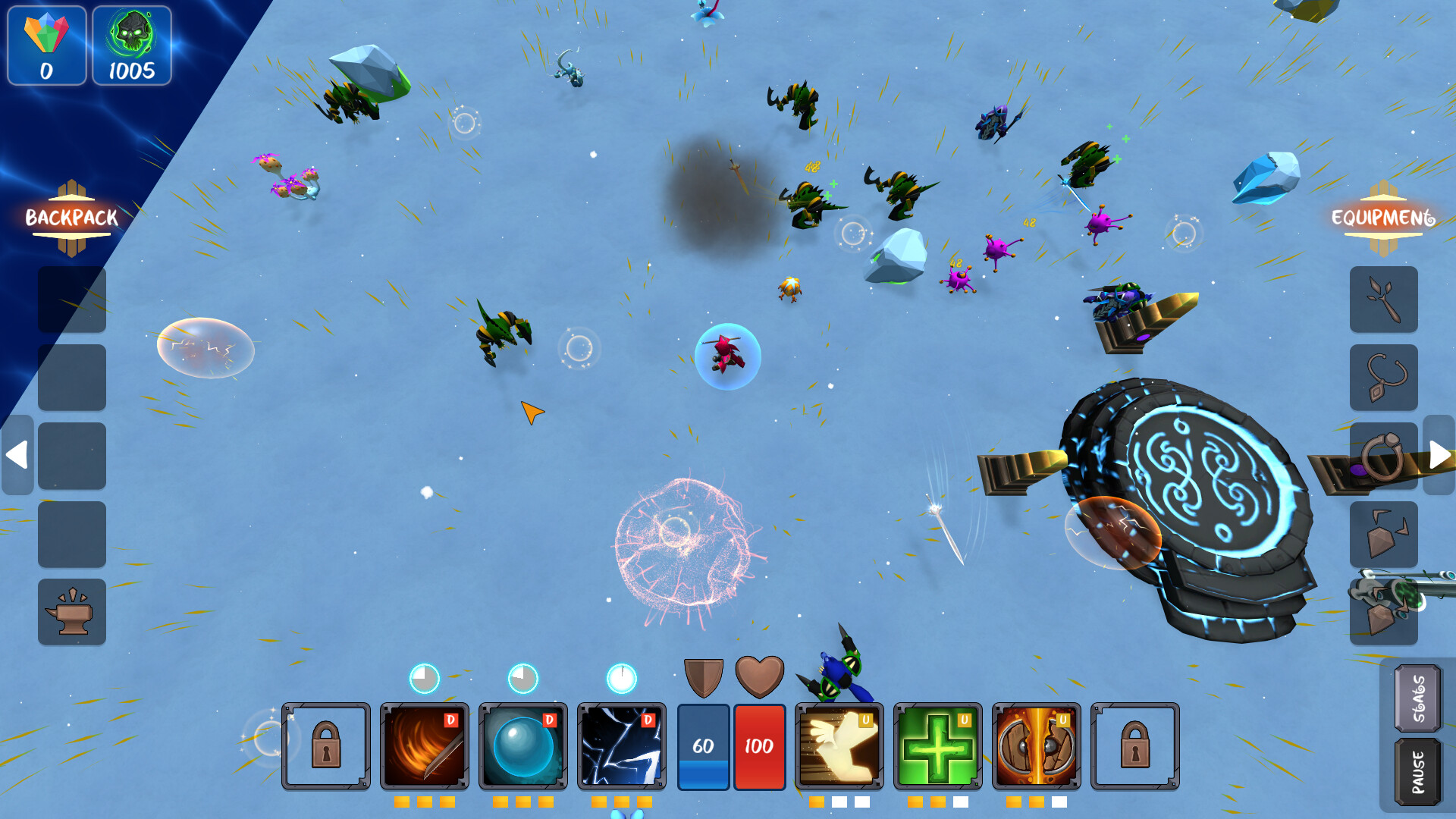Click the BACKPACK header label
Screen dimensions: 1456x819
tap(71, 218)
